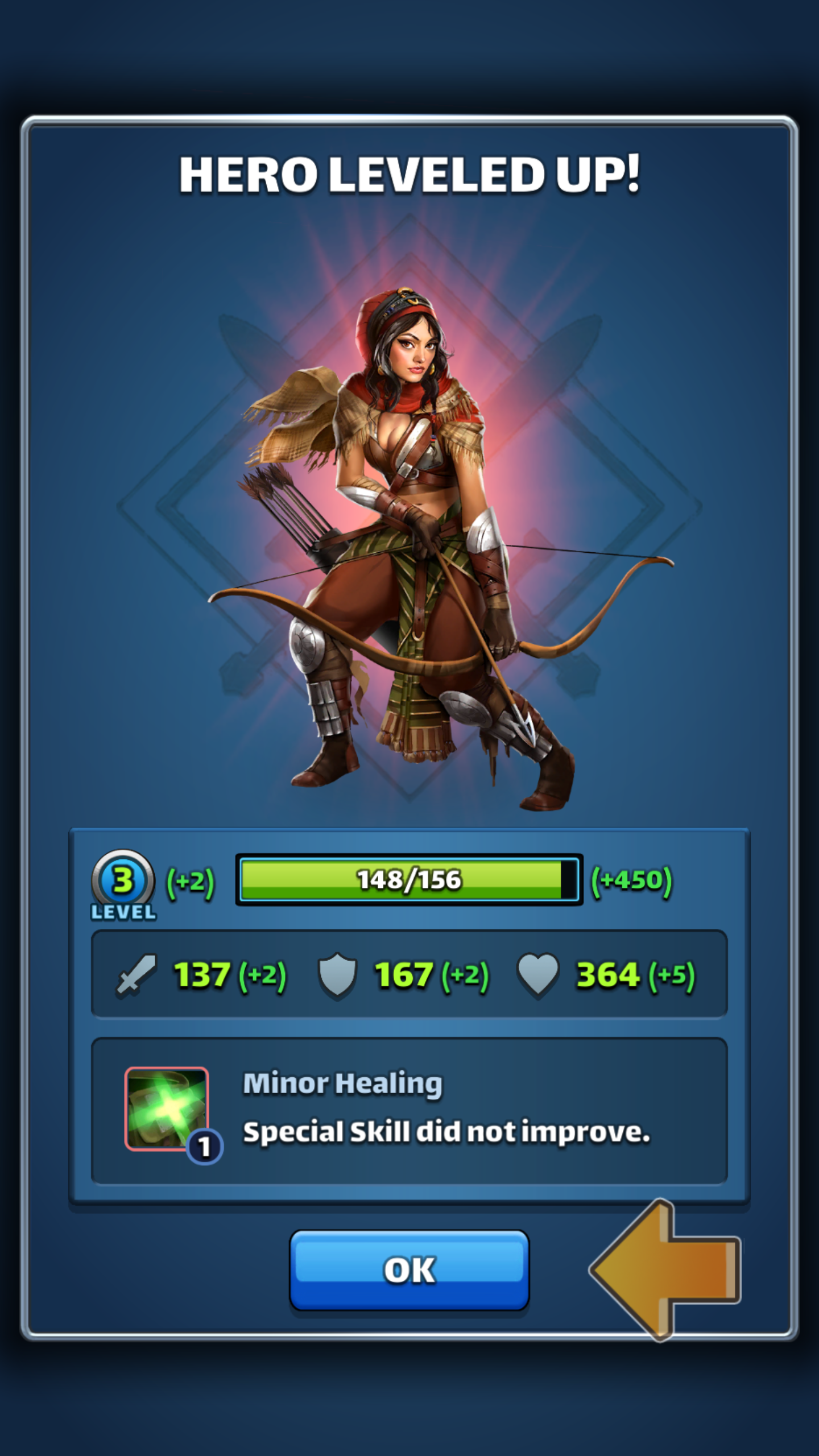Tap the Minor Healing skill icon
Viewport: 819px width, 1456px height.
click(x=167, y=1108)
